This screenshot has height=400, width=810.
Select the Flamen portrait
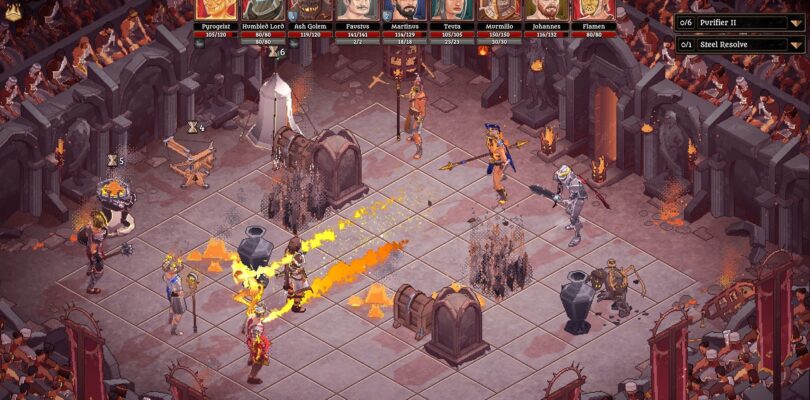pos(593,10)
